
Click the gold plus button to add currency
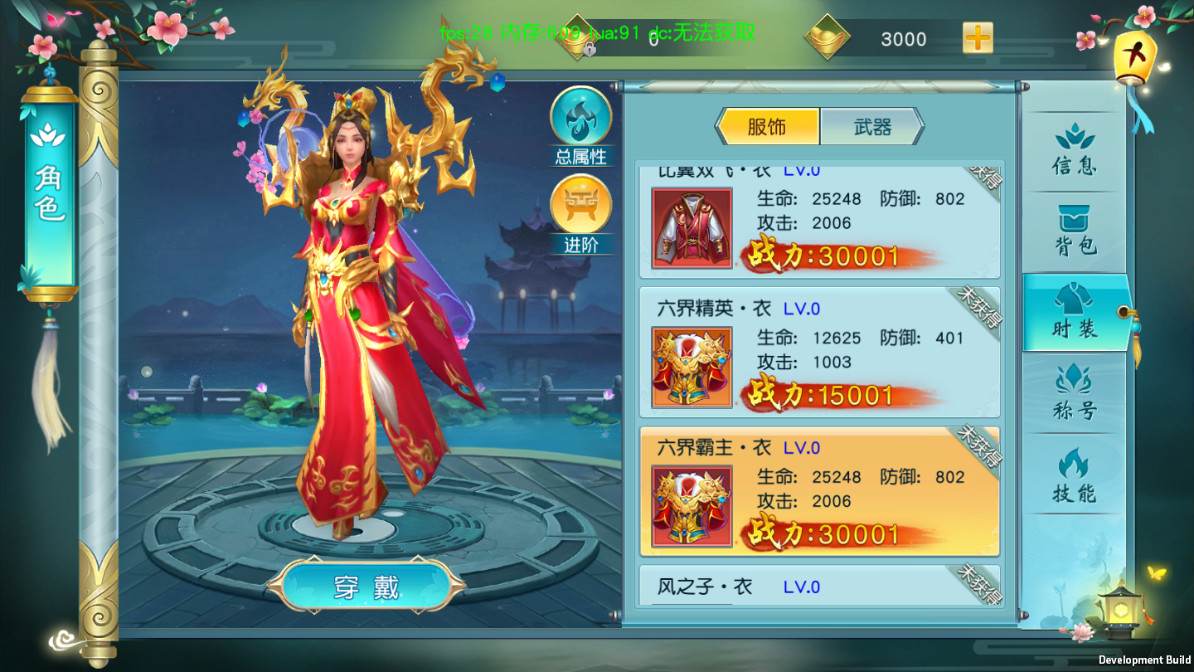(x=977, y=38)
